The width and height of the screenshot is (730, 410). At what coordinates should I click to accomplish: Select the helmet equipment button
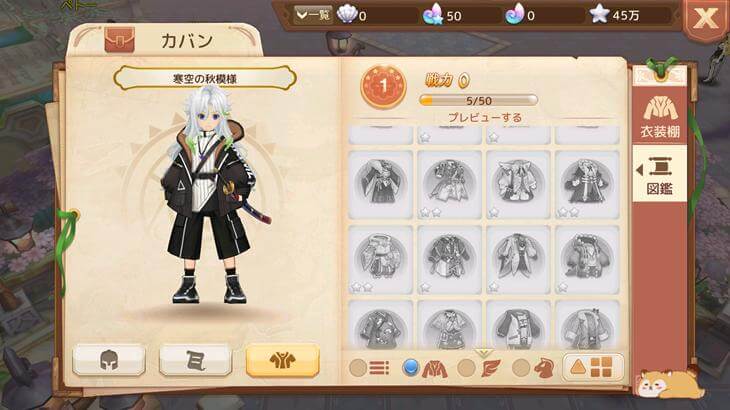pos(109,360)
